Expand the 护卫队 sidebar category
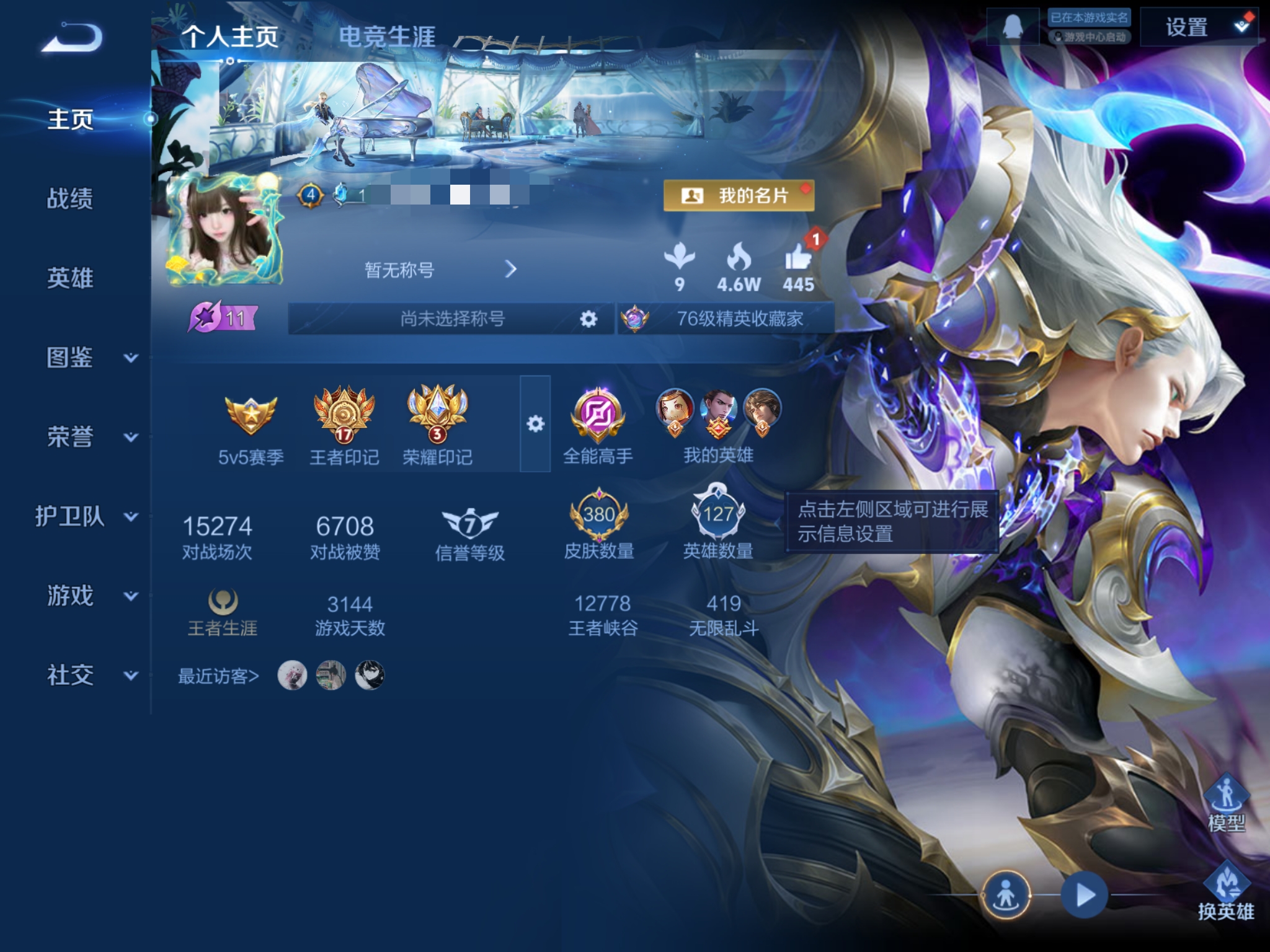Viewport: 1270px width, 952px height. click(87, 516)
